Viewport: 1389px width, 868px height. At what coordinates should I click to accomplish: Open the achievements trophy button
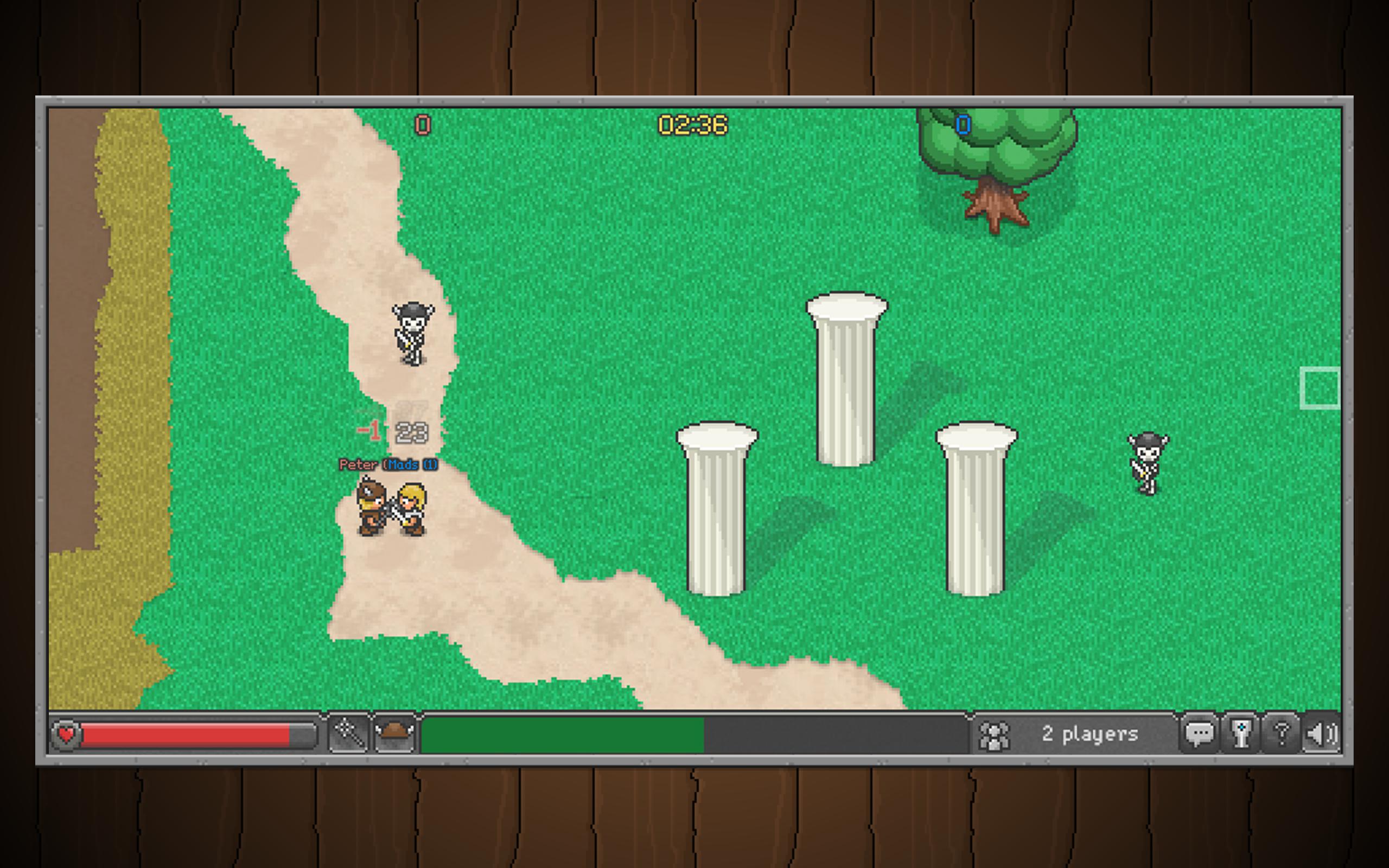click(x=1240, y=733)
